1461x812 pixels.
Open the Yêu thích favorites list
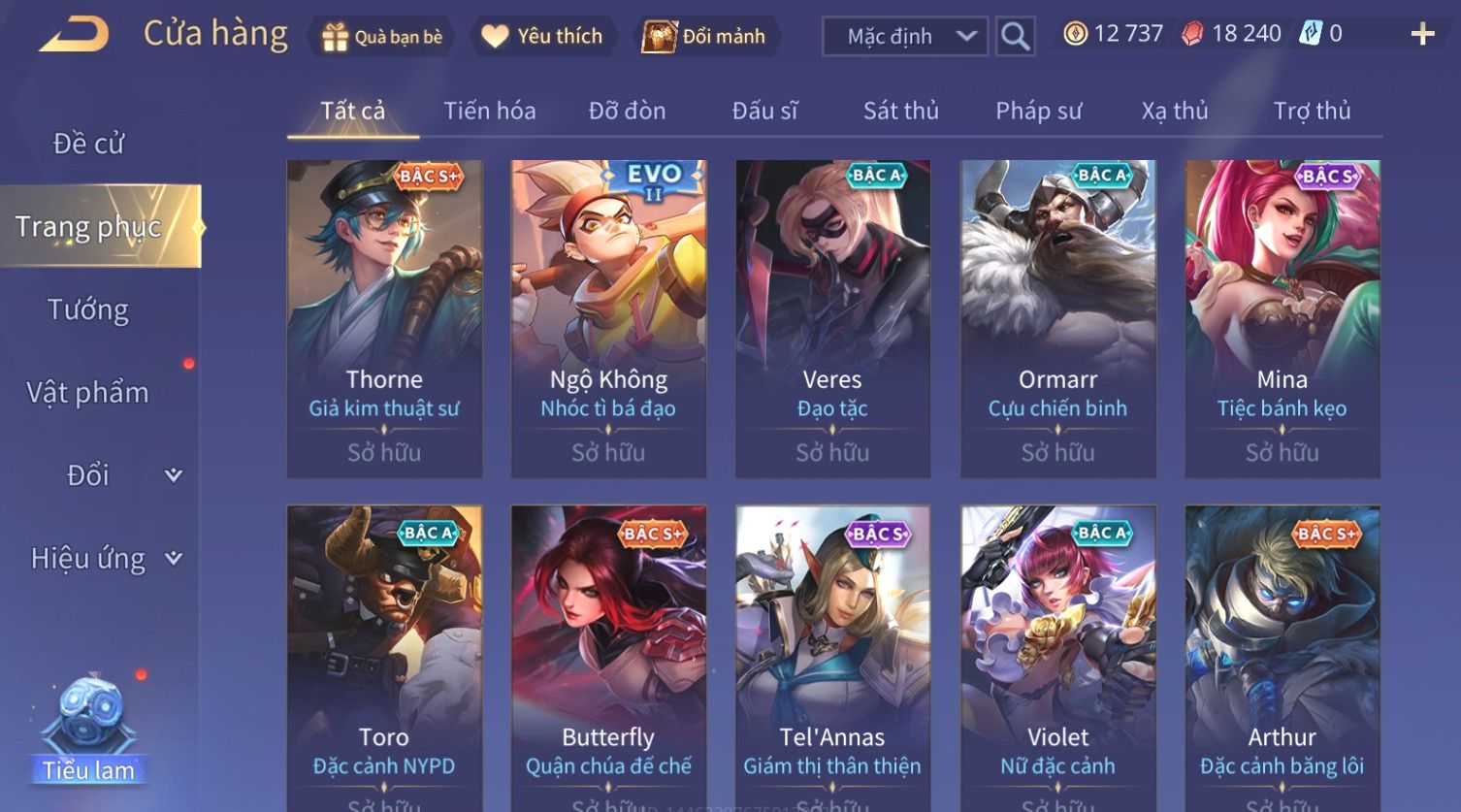point(543,37)
